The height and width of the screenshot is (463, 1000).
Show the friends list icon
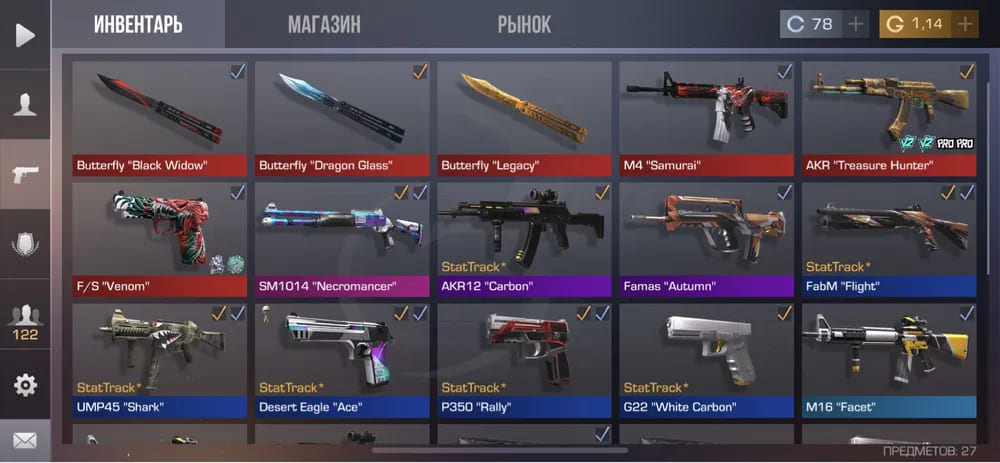(25, 319)
